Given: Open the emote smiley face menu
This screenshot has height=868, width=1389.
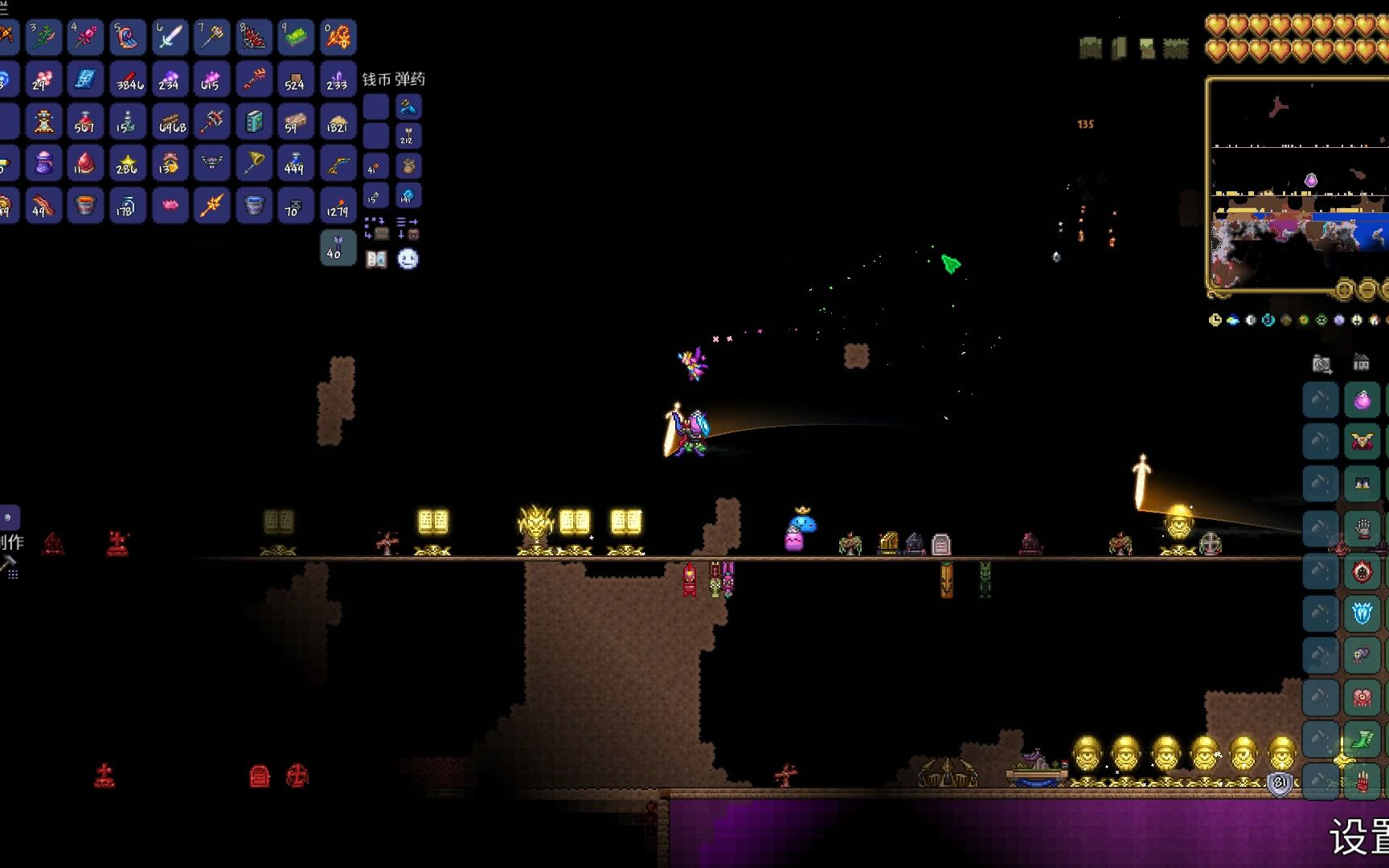Looking at the screenshot, I should (408, 259).
